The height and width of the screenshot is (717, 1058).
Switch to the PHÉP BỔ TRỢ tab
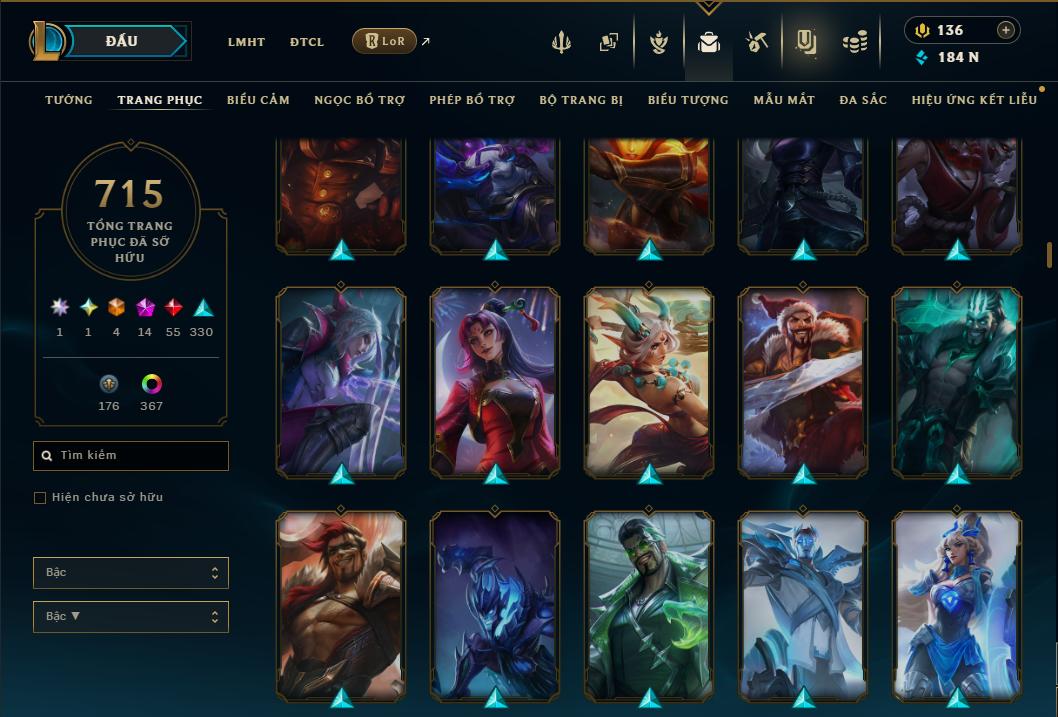472,100
